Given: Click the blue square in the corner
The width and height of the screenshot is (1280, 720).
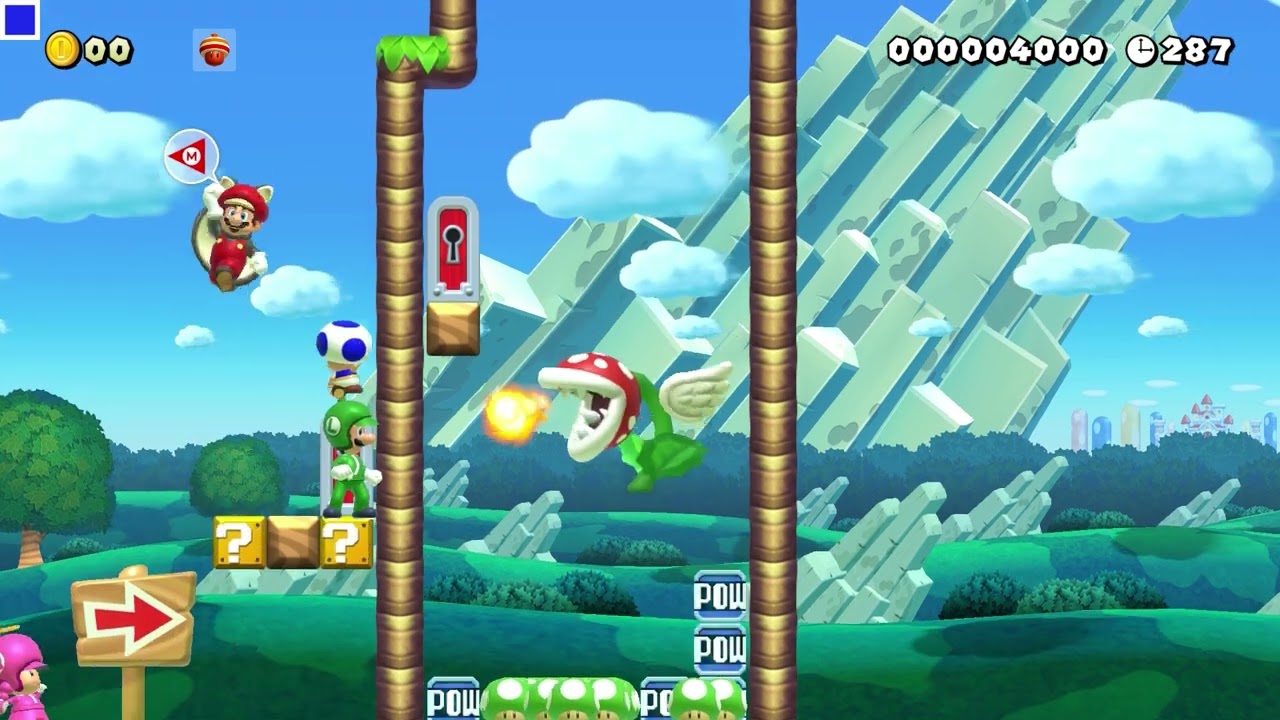Looking at the screenshot, I should tap(20, 20).
